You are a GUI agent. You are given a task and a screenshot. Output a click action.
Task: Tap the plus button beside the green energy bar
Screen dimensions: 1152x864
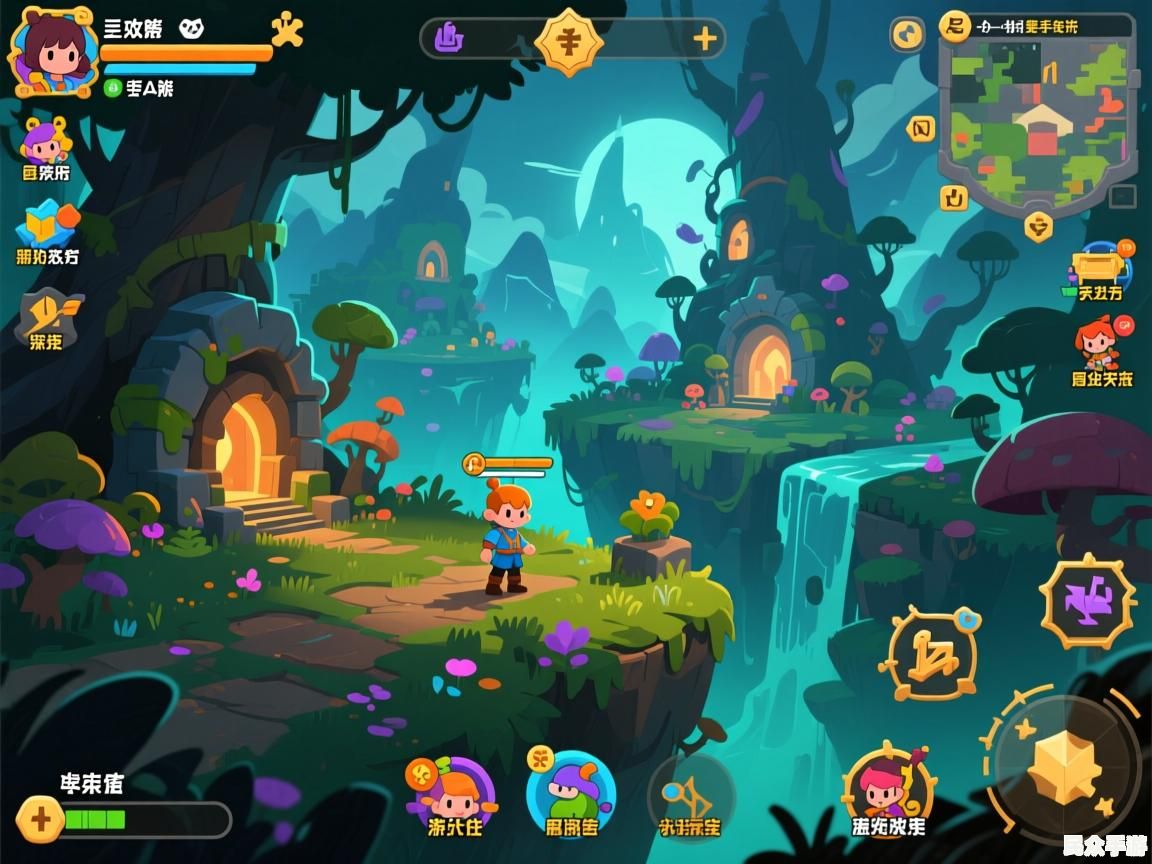(40, 820)
